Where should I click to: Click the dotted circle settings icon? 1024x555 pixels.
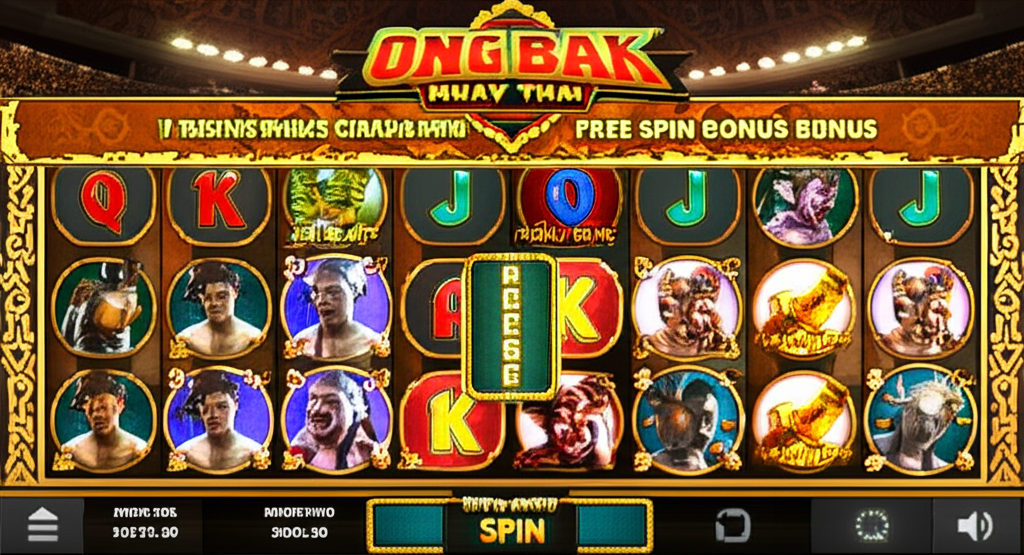(x=872, y=525)
